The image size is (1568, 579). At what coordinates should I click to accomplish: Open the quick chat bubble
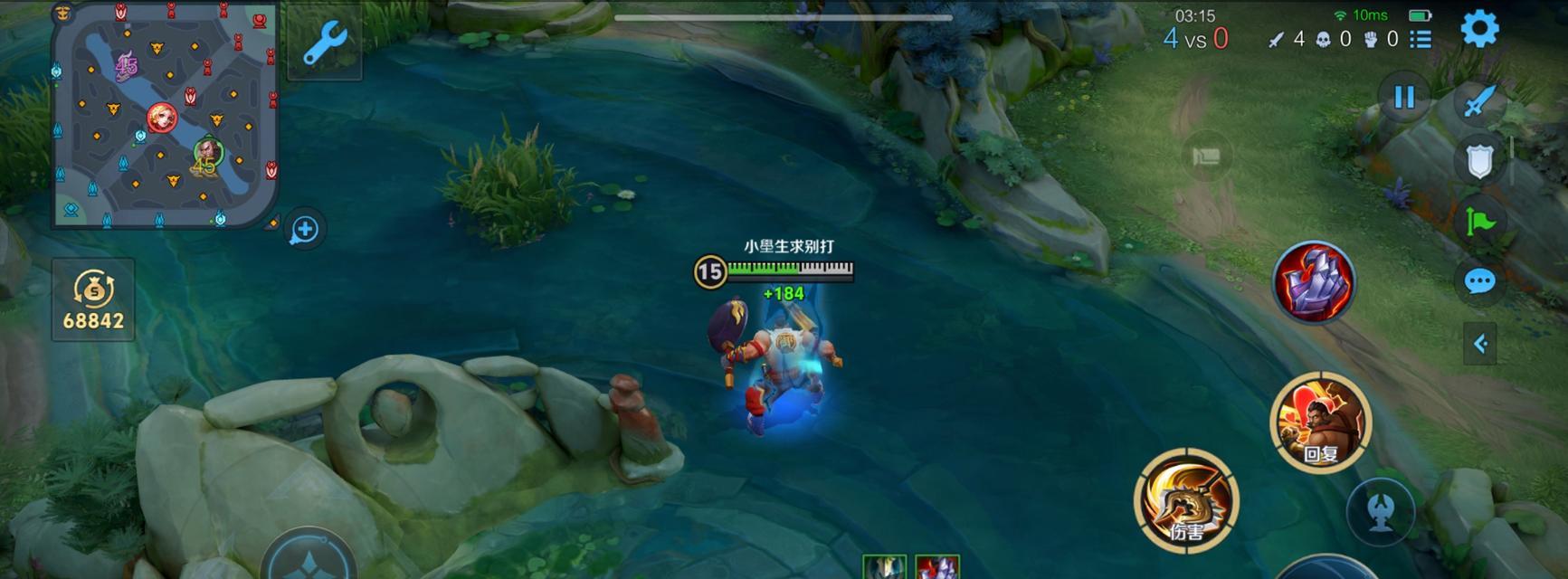[x=1479, y=281]
